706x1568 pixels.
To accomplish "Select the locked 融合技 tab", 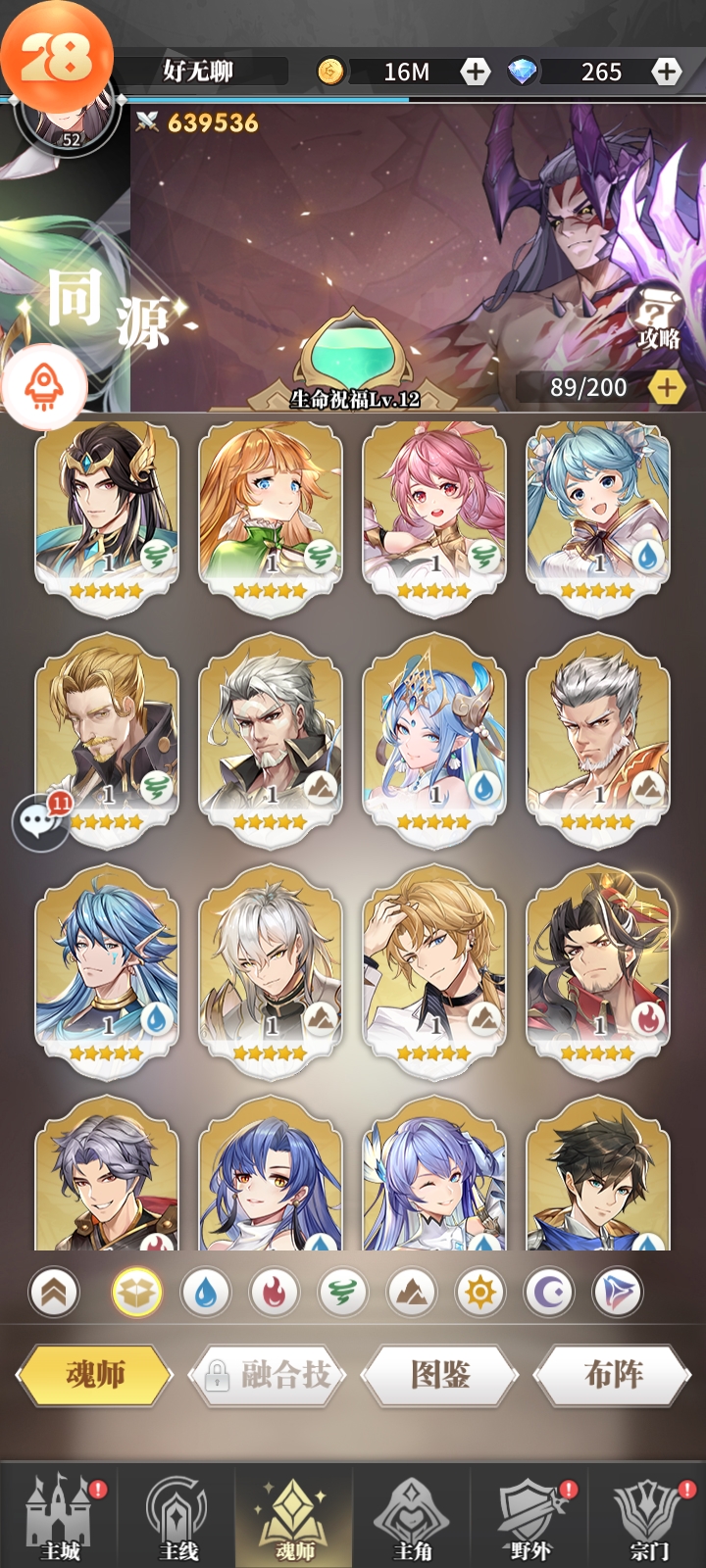I will click(x=268, y=1375).
